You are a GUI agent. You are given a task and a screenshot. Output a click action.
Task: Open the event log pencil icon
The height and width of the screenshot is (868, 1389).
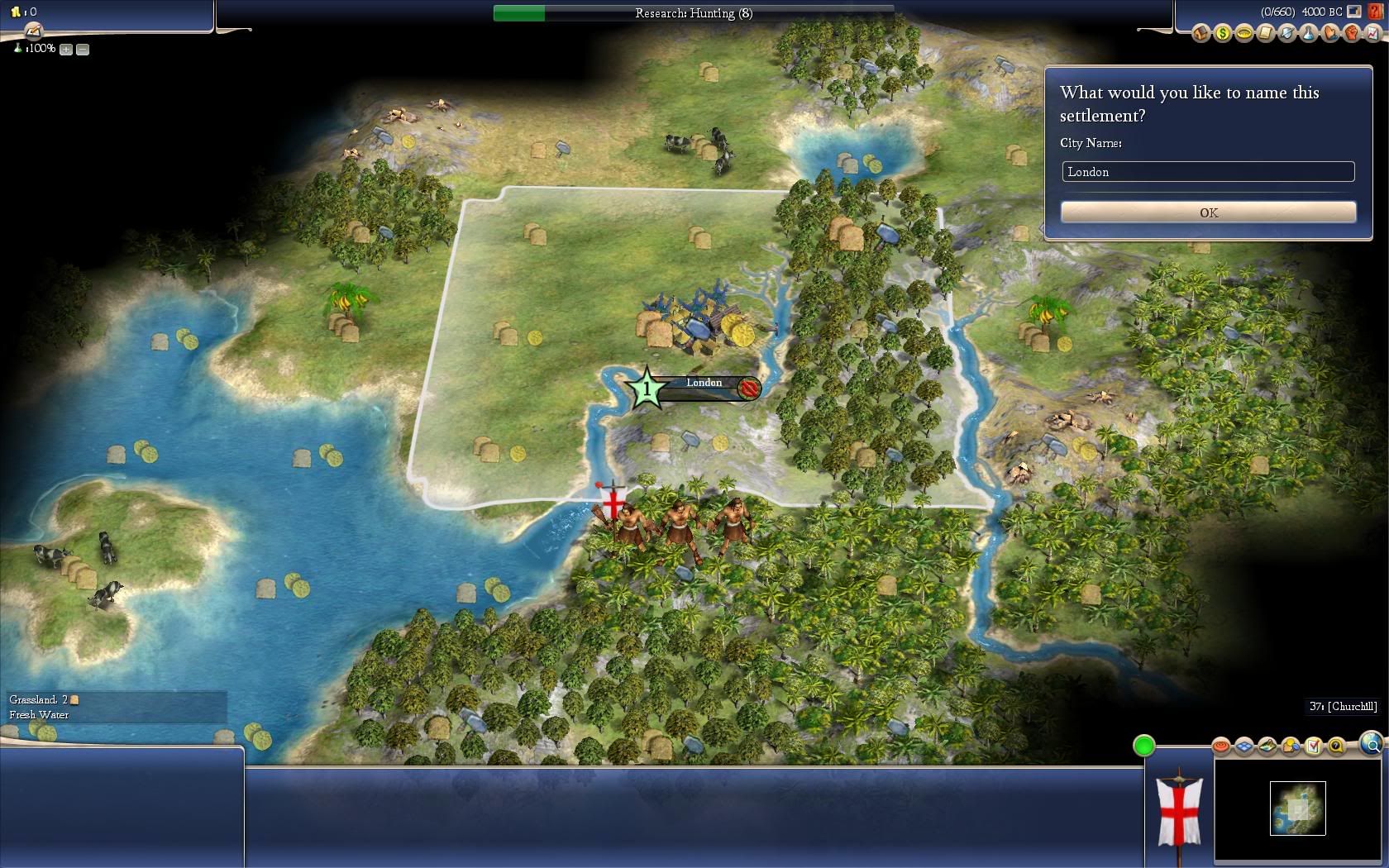point(33,31)
